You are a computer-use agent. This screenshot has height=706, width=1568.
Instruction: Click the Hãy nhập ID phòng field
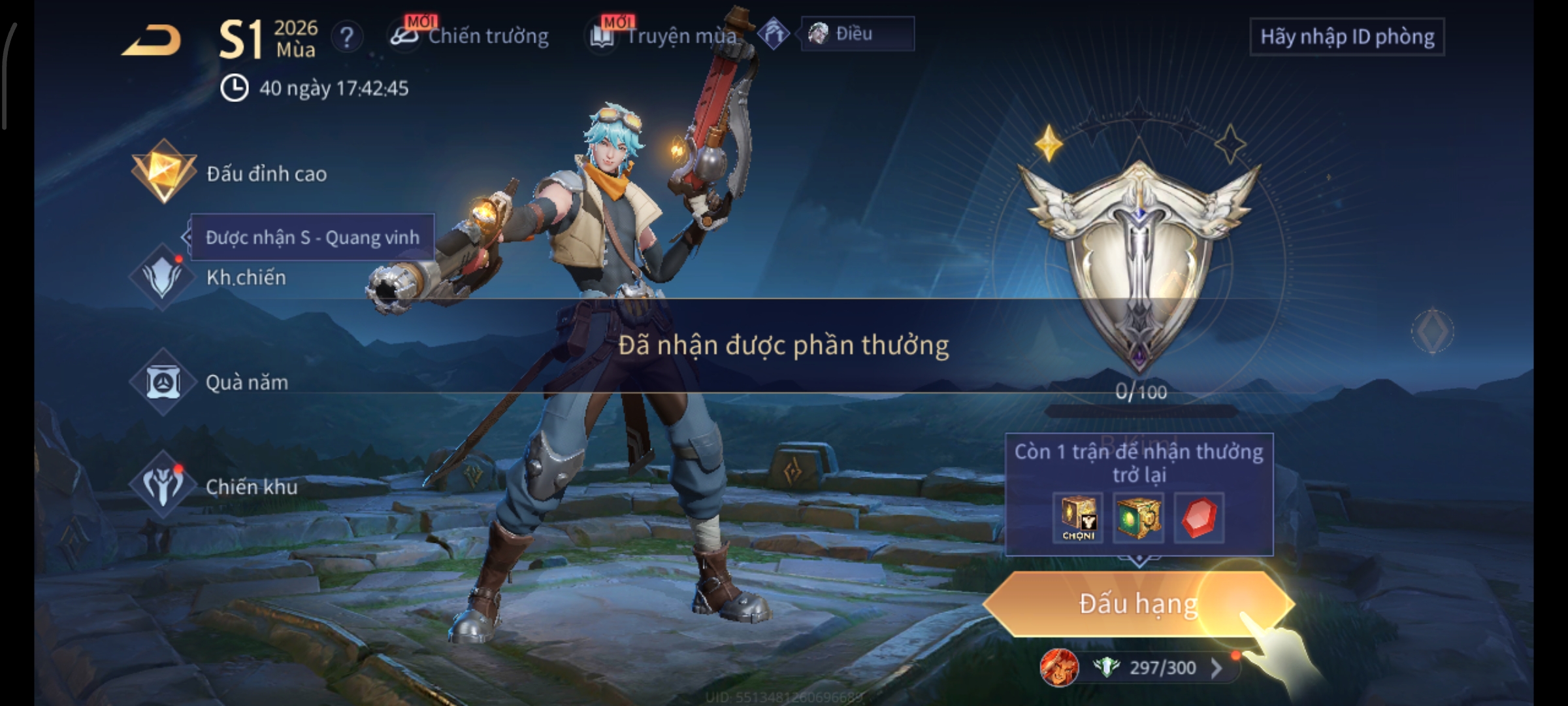coord(1347,37)
